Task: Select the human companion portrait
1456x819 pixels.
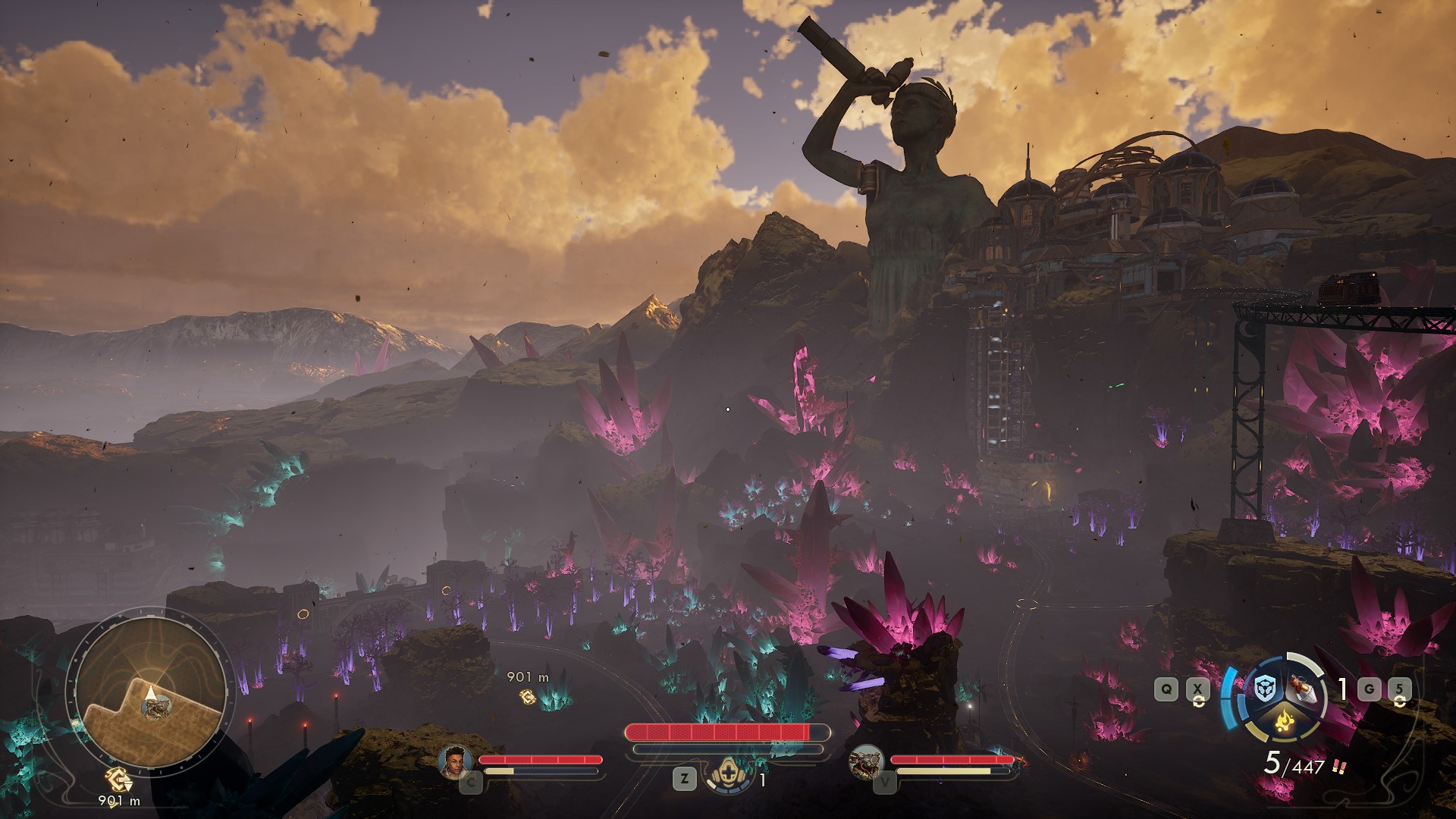Action: click(x=455, y=761)
